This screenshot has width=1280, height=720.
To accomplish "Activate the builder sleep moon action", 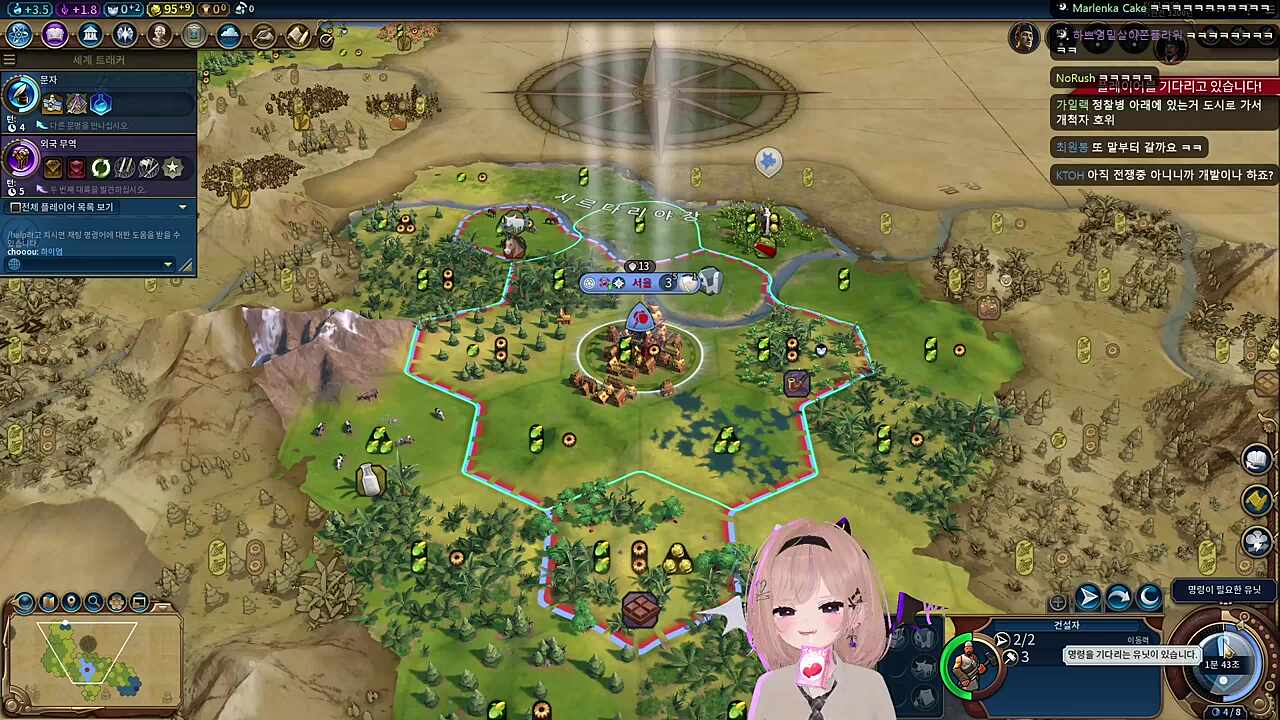I will [x=1150, y=598].
